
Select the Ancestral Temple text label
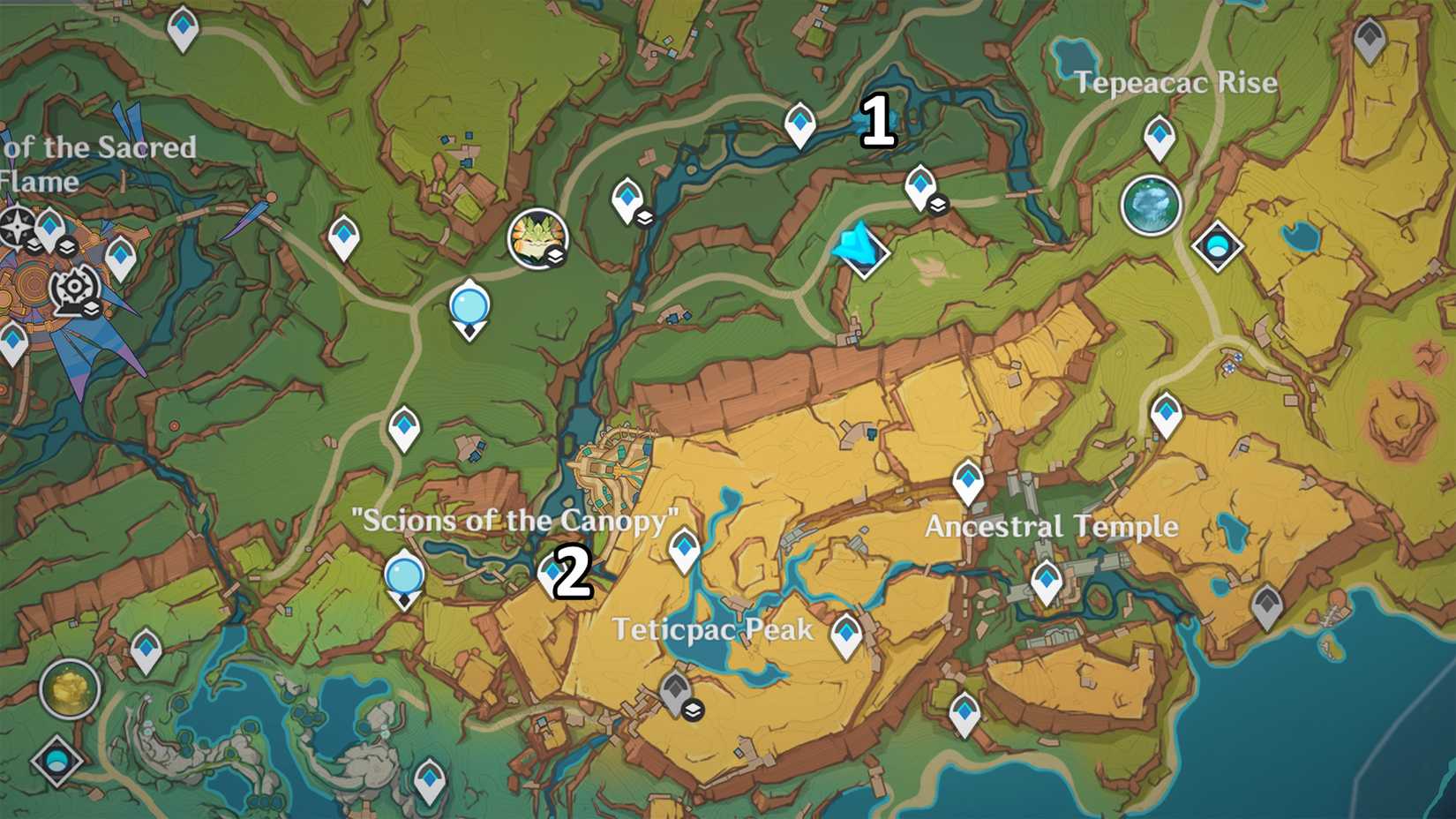click(1049, 527)
